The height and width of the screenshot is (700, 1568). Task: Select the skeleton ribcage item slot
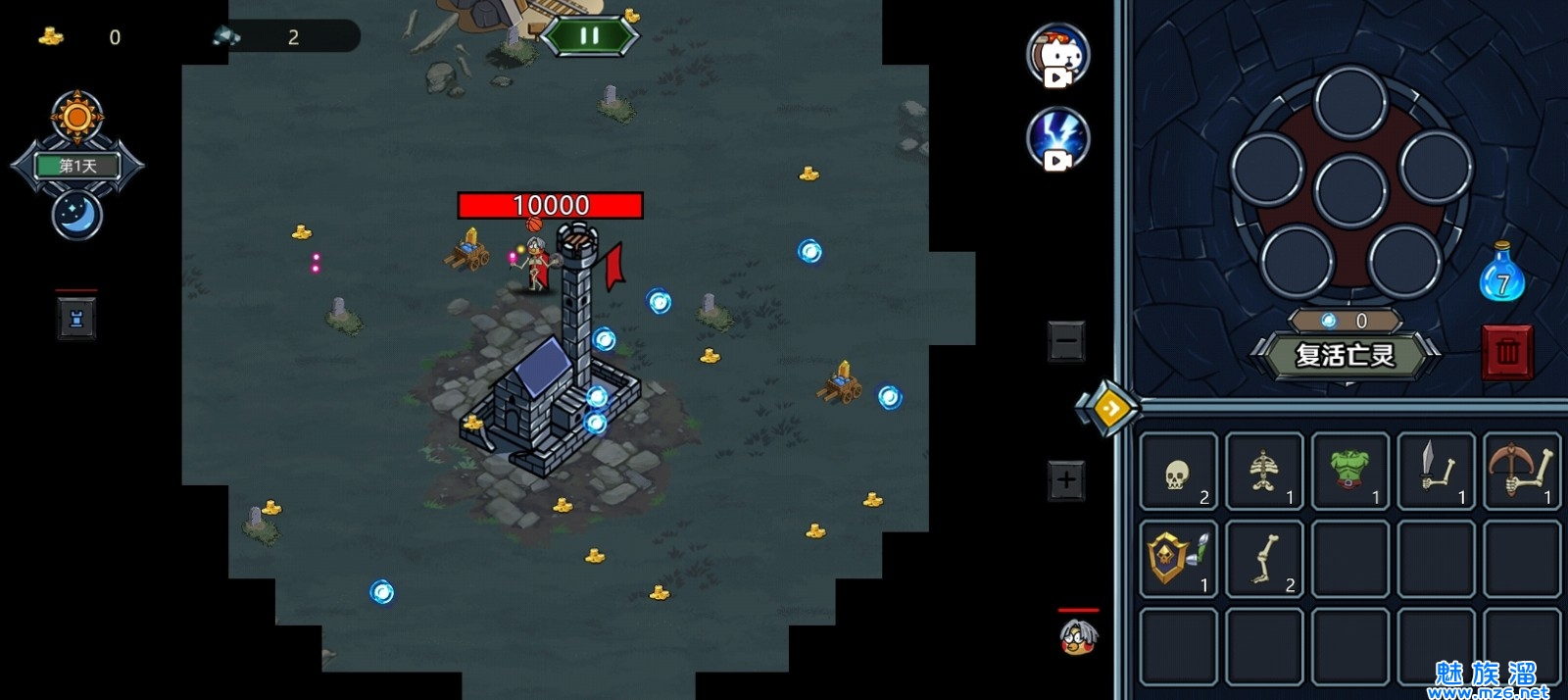(x=1264, y=472)
